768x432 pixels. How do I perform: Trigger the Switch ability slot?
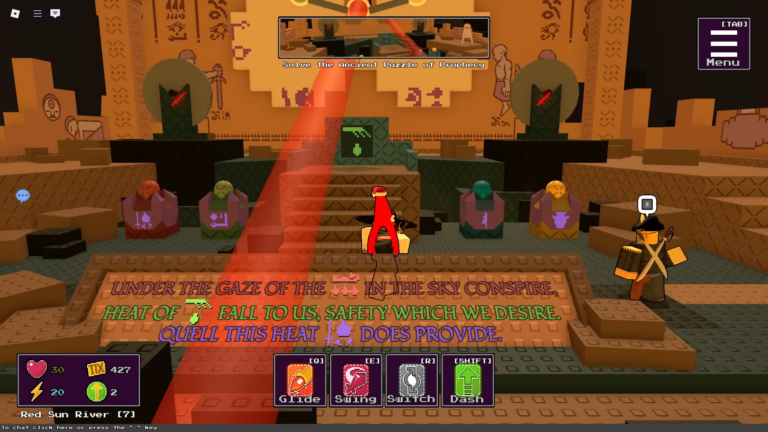click(411, 379)
